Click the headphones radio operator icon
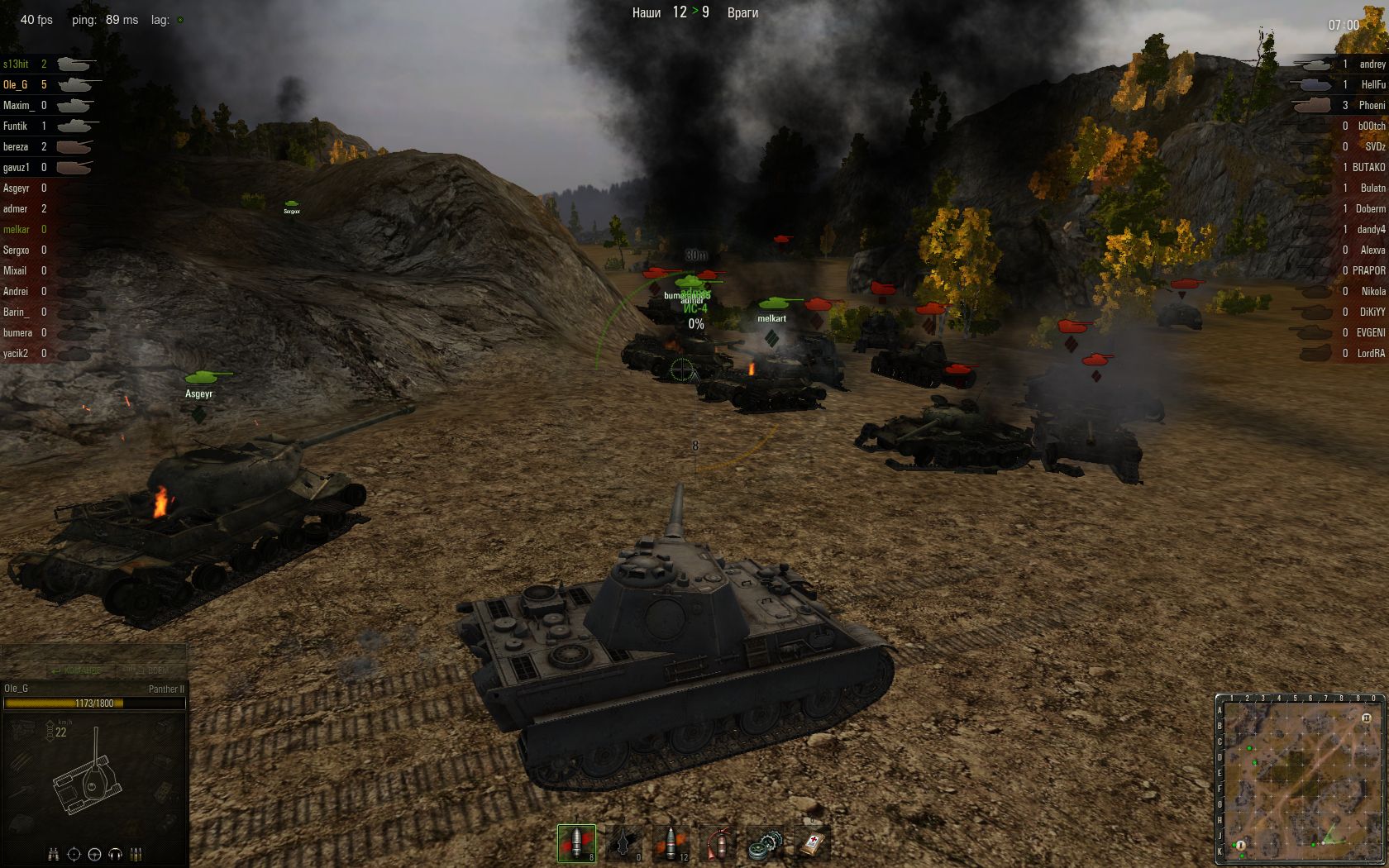The image size is (1389, 868). [x=115, y=854]
